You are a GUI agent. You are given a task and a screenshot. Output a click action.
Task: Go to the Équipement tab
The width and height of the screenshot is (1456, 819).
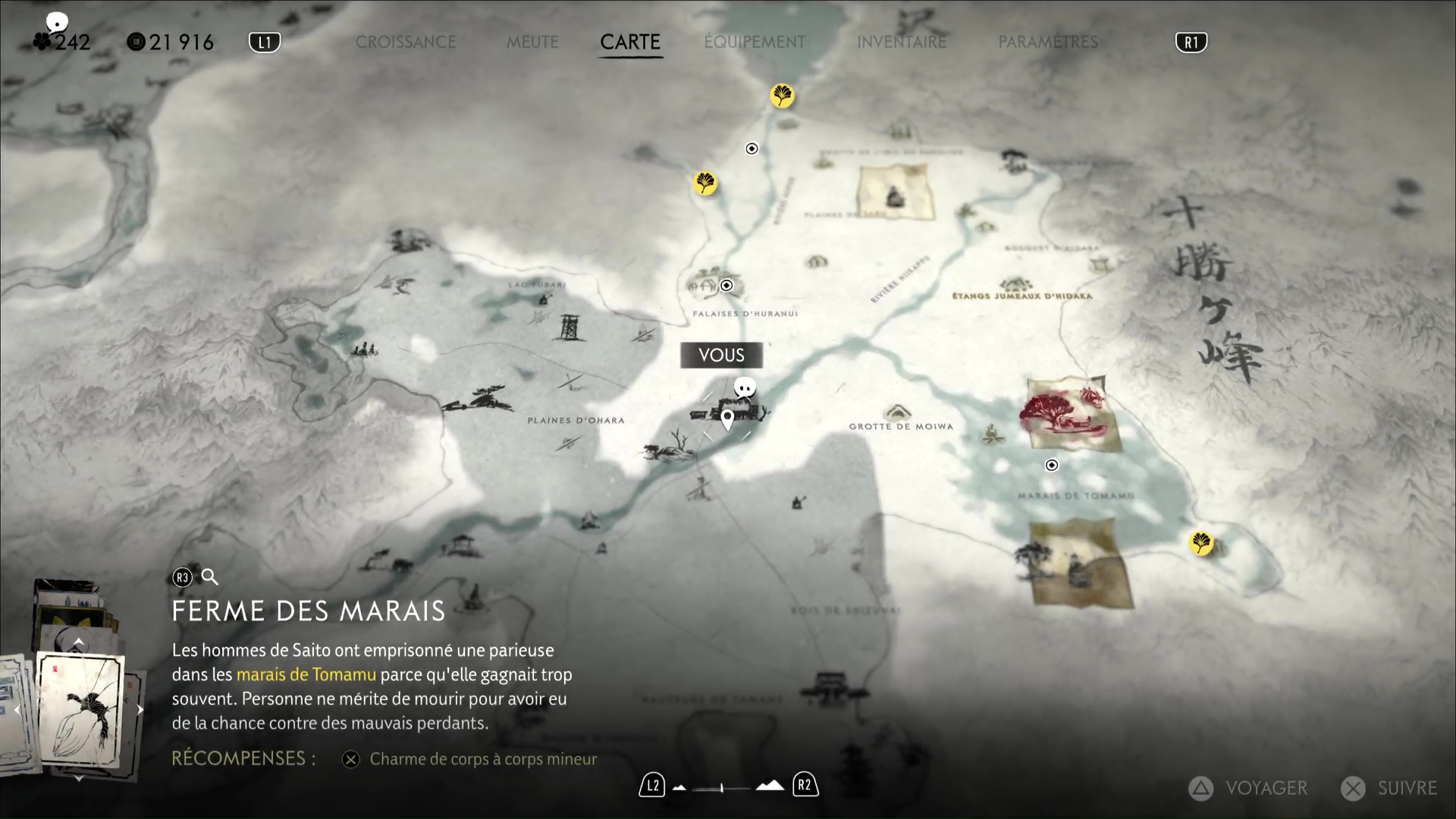(x=755, y=42)
